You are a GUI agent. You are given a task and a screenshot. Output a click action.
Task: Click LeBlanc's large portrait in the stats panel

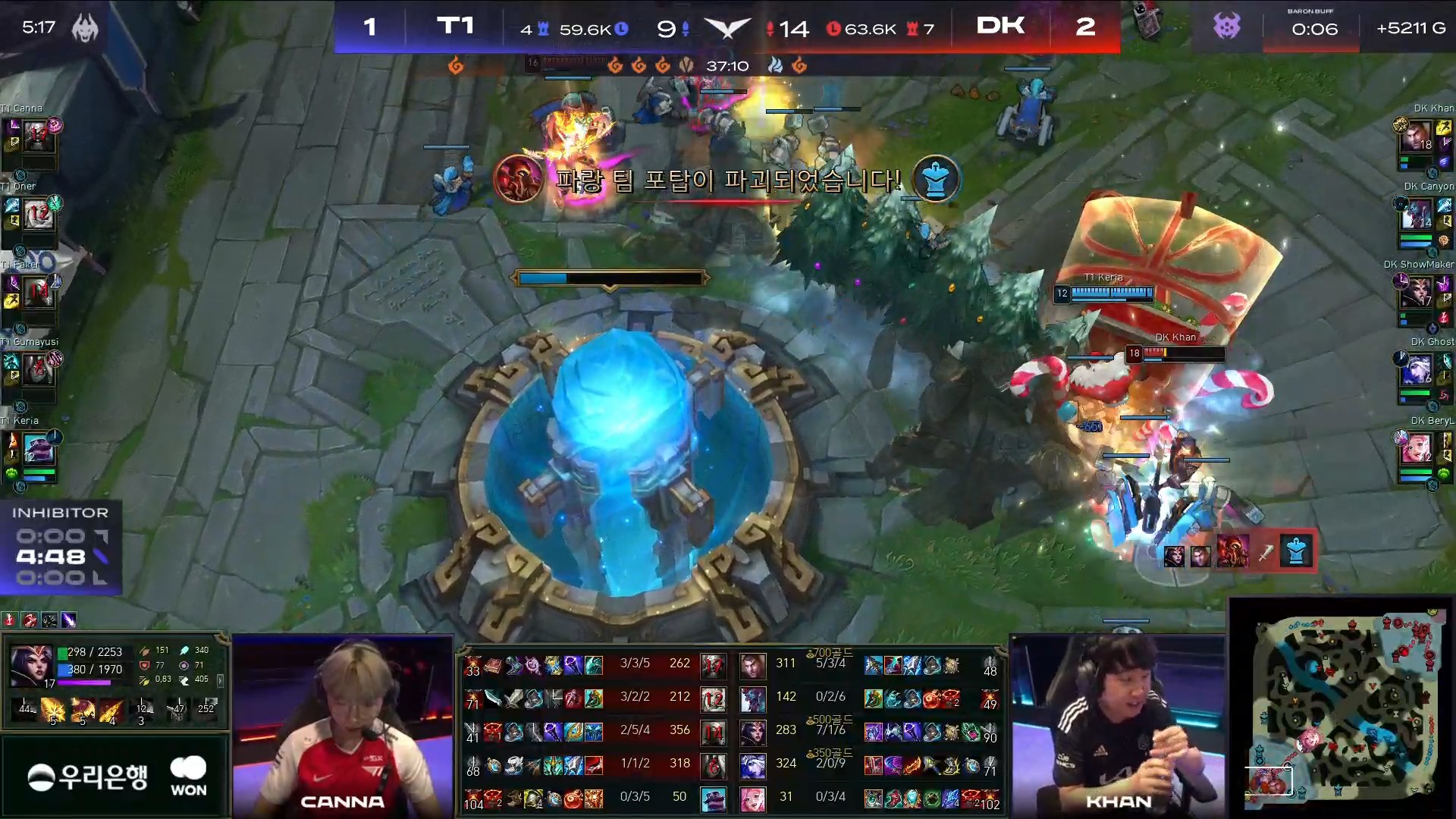tap(31, 665)
